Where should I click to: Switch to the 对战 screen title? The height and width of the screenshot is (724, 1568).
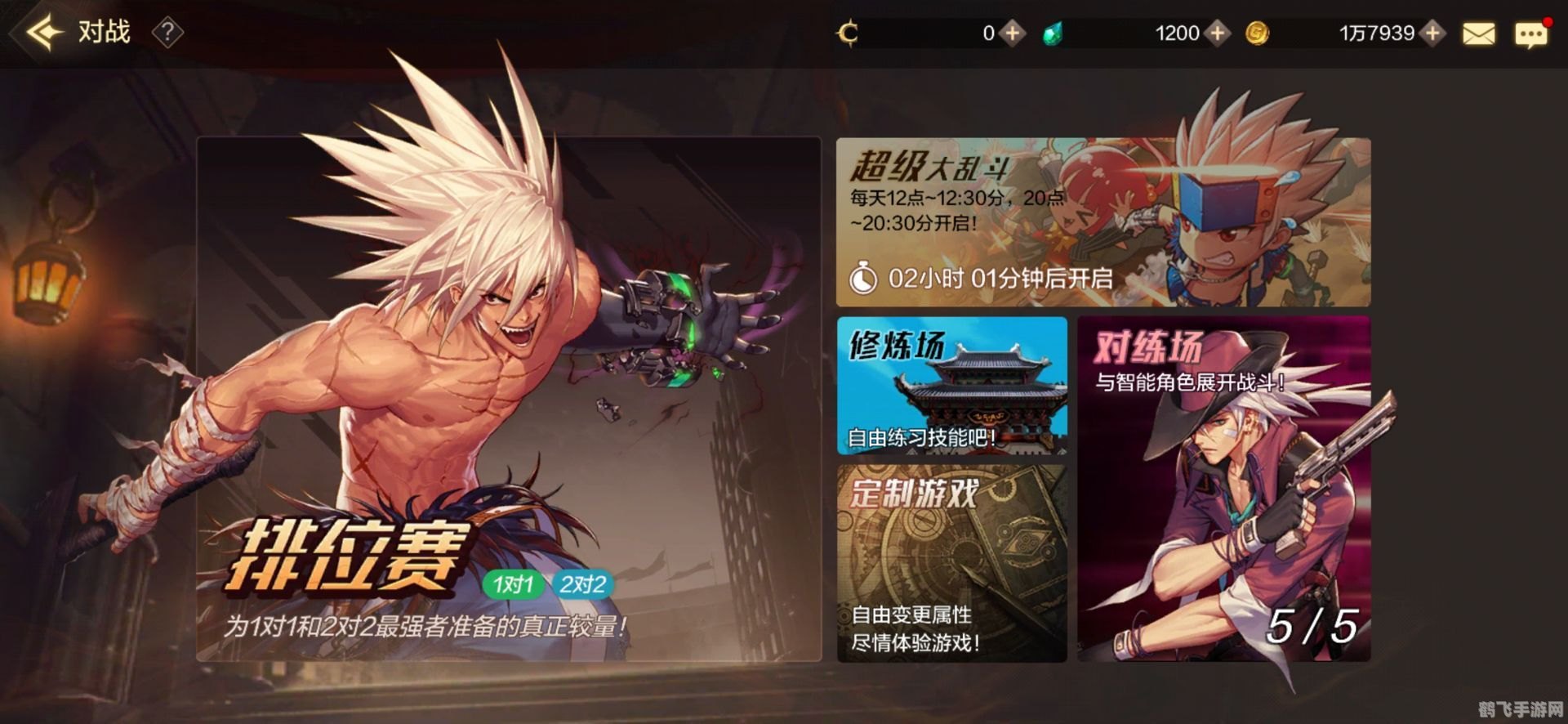[x=106, y=33]
